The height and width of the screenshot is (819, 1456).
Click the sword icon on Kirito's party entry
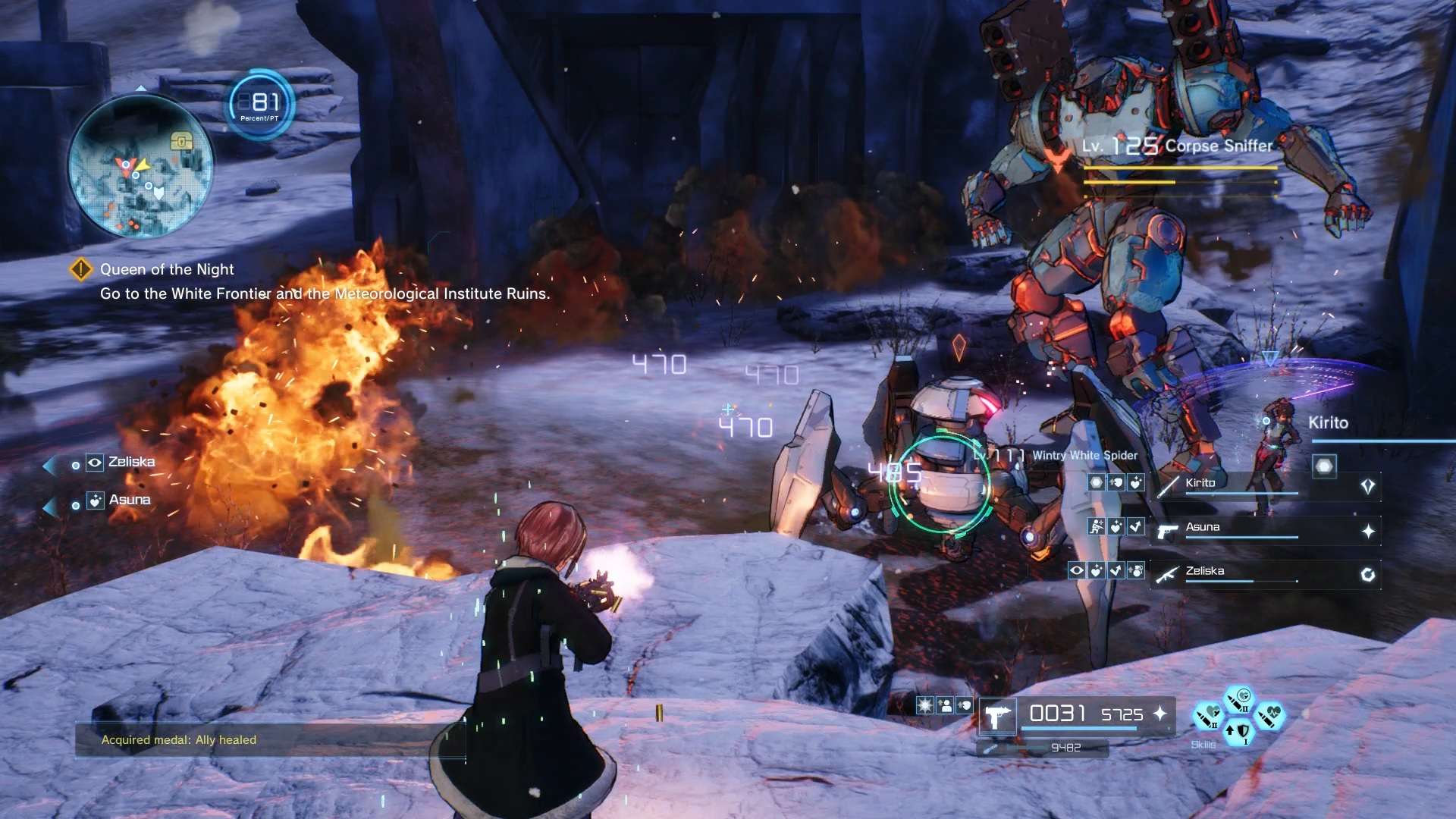click(1169, 487)
